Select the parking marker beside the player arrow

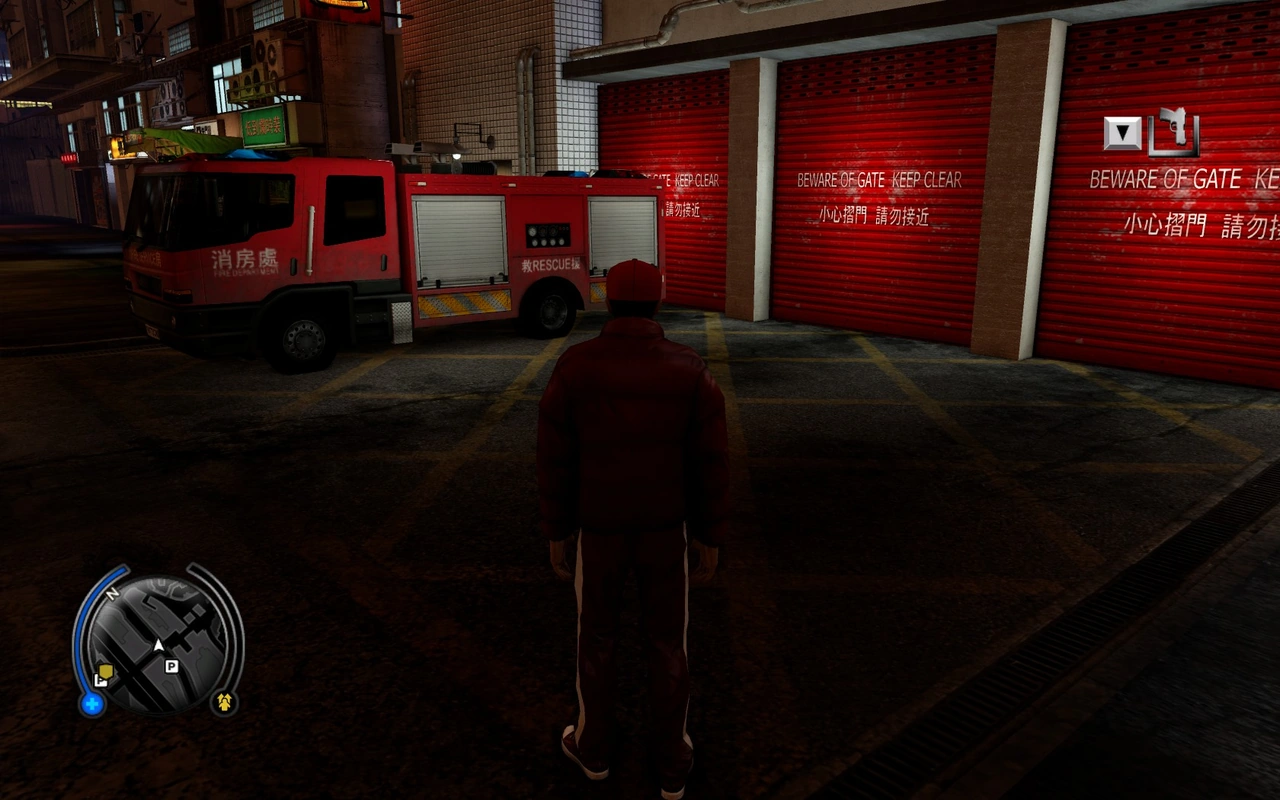click(x=172, y=666)
